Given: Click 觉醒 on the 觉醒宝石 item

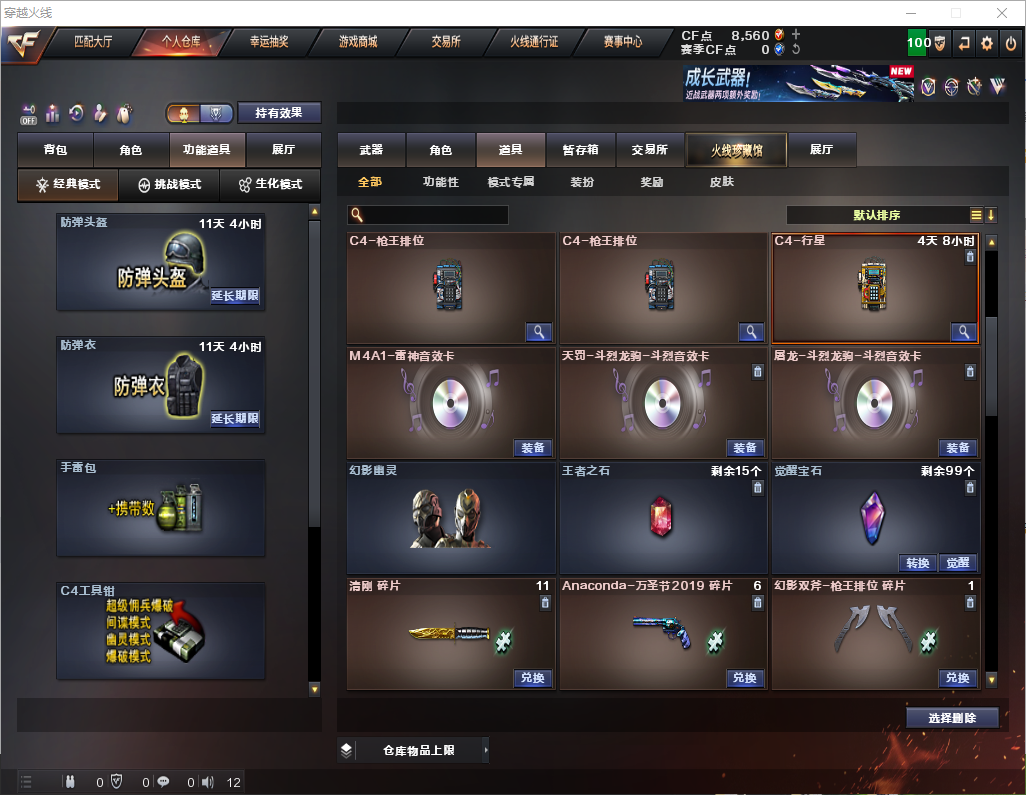Looking at the screenshot, I should (958, 563).
